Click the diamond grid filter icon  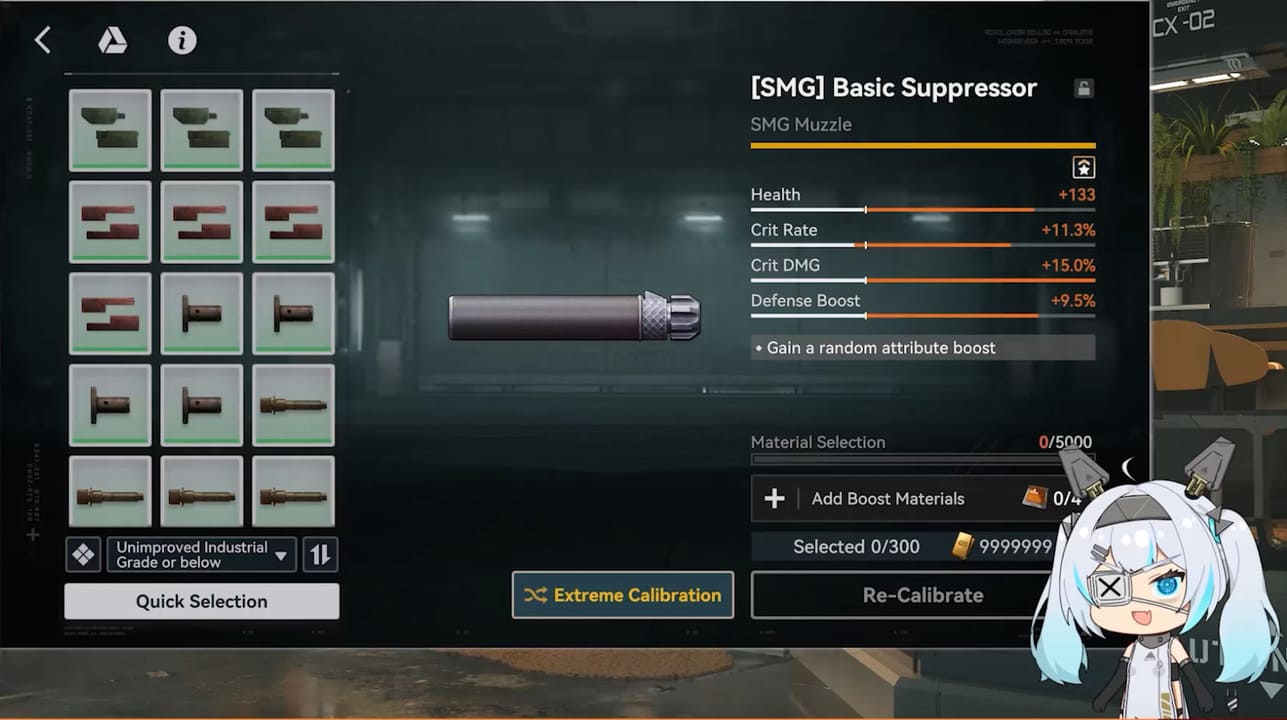[x=83, y=554]
